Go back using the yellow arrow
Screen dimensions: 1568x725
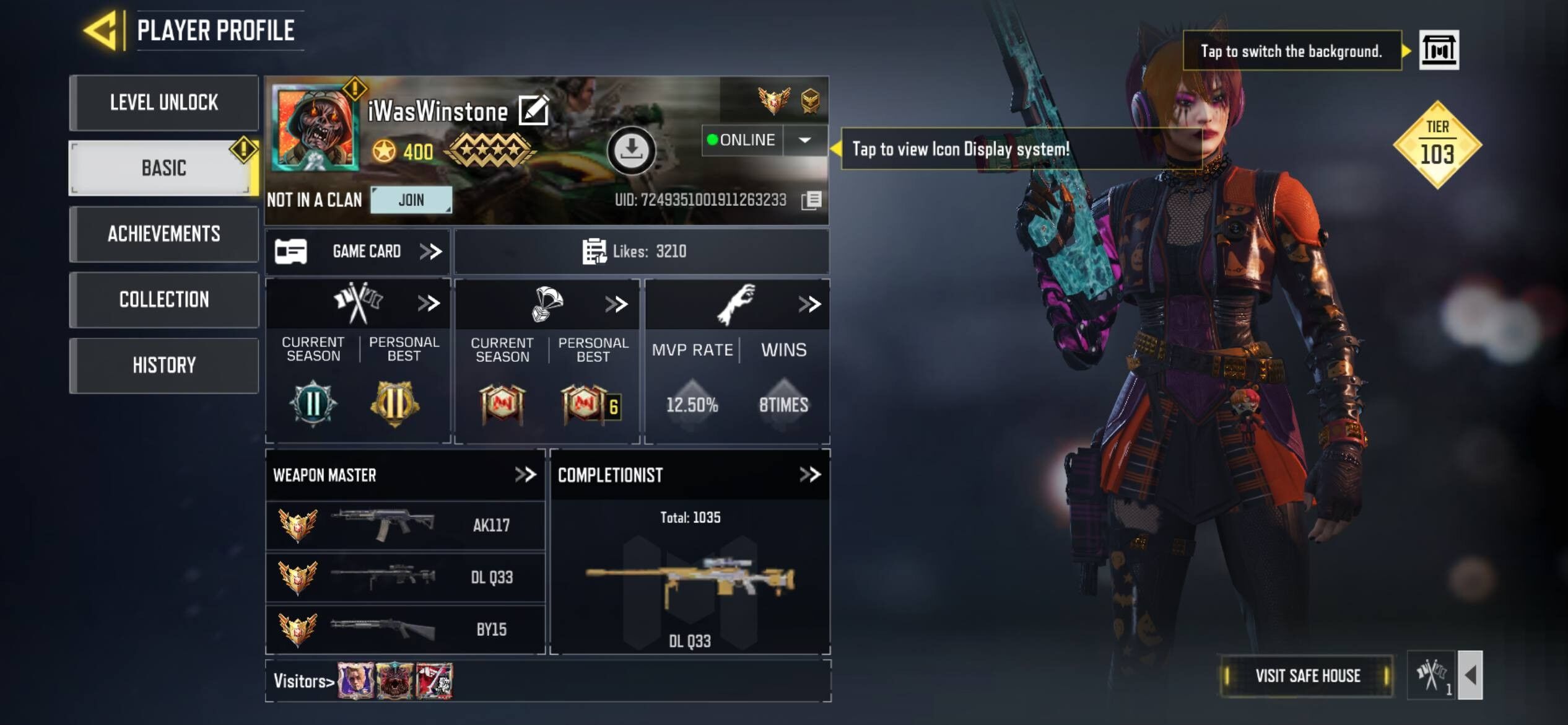pyautogui.click(x=101, y=30)
